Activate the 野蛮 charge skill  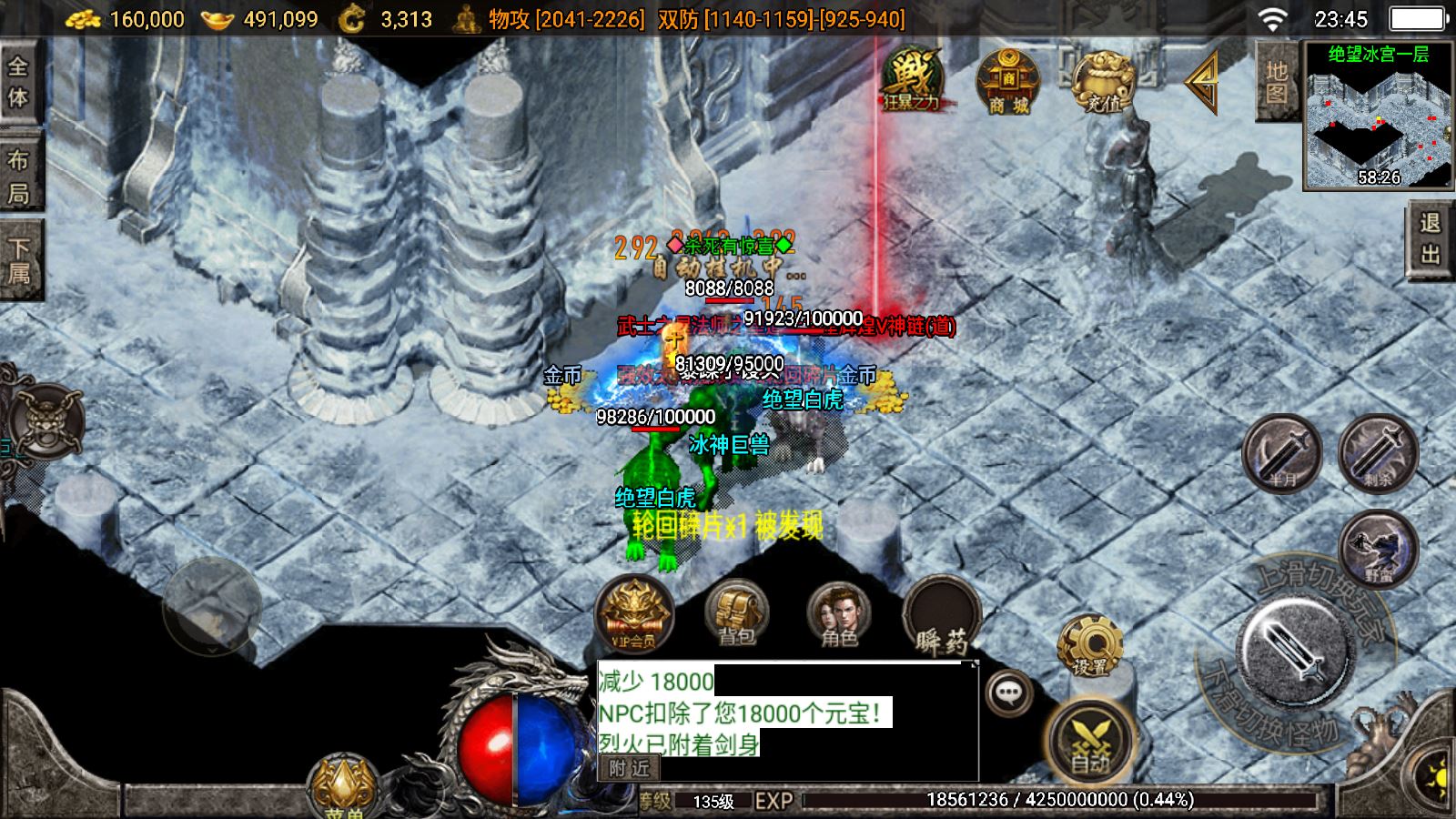point(1379,549)
